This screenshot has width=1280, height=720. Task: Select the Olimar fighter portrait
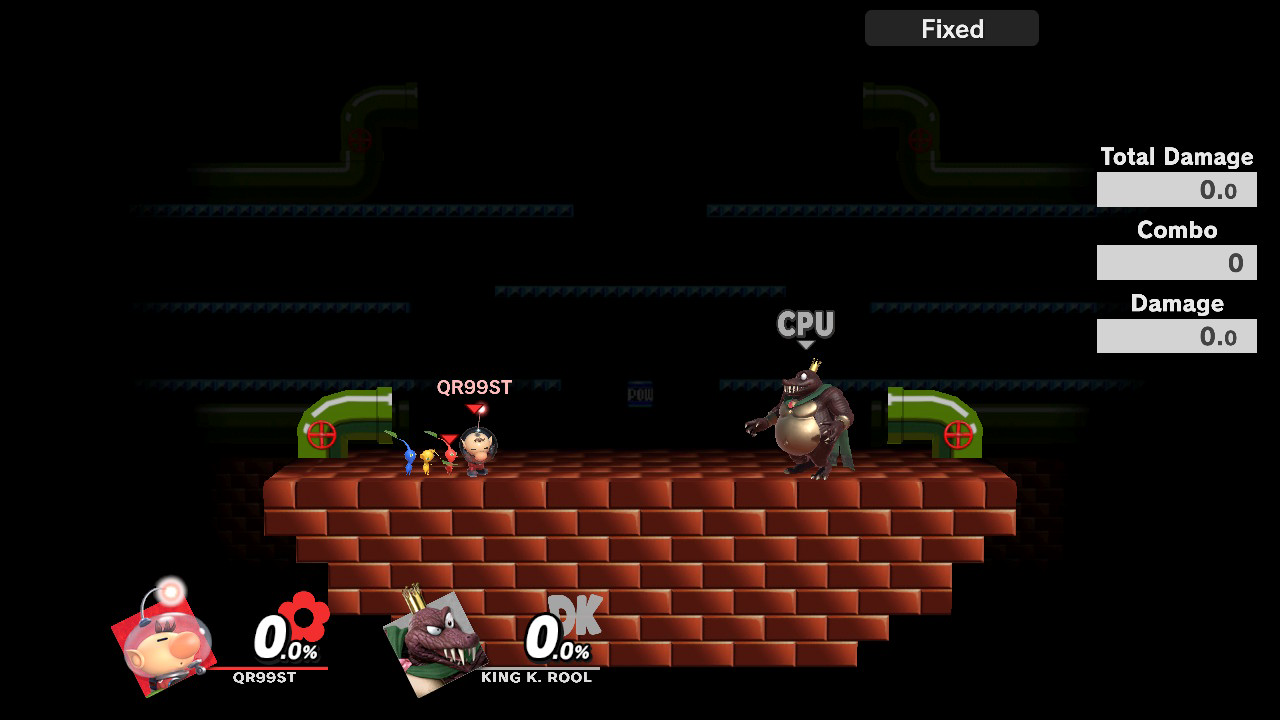coord(162,637)
